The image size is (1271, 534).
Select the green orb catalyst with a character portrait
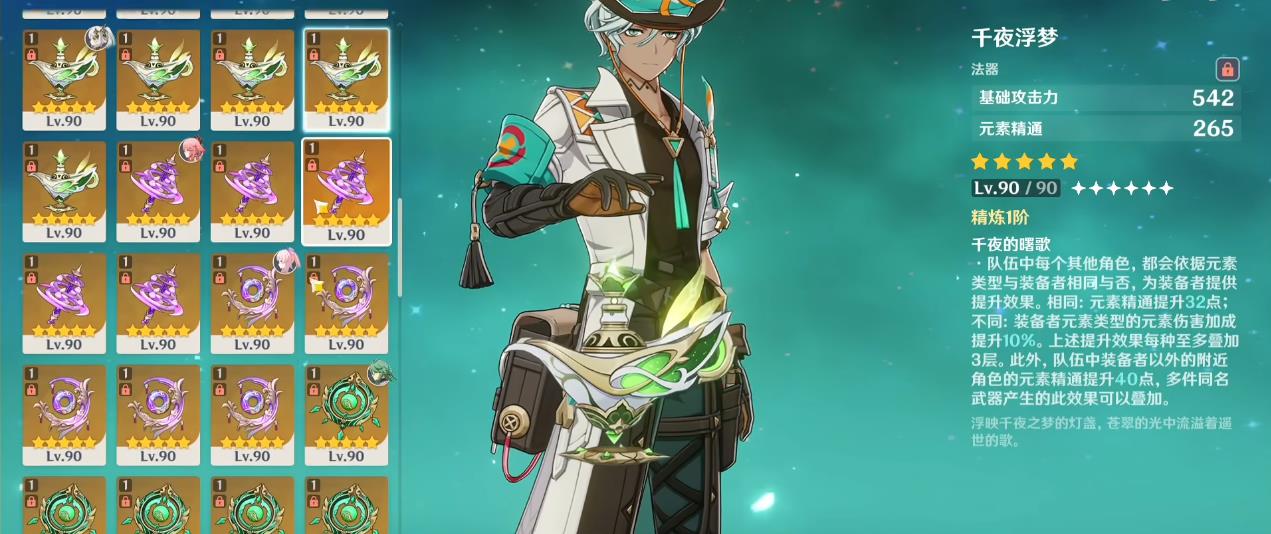[x=346, y=415]
